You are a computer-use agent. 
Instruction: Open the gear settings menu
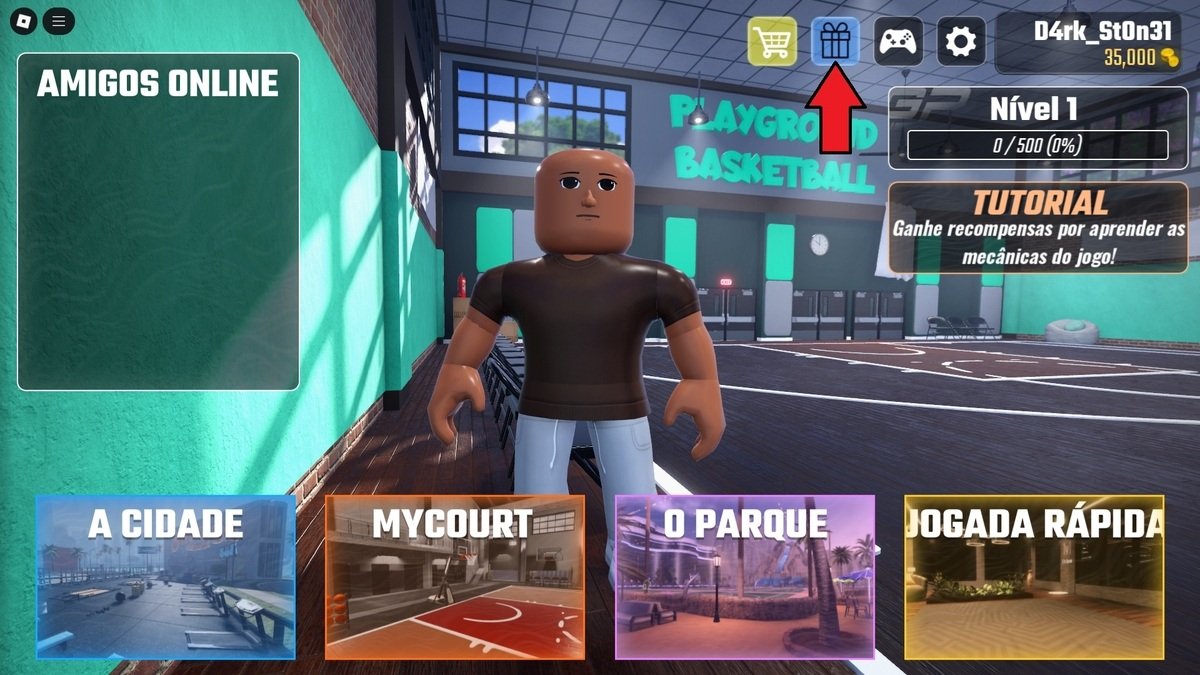click(x=961, y=42)
